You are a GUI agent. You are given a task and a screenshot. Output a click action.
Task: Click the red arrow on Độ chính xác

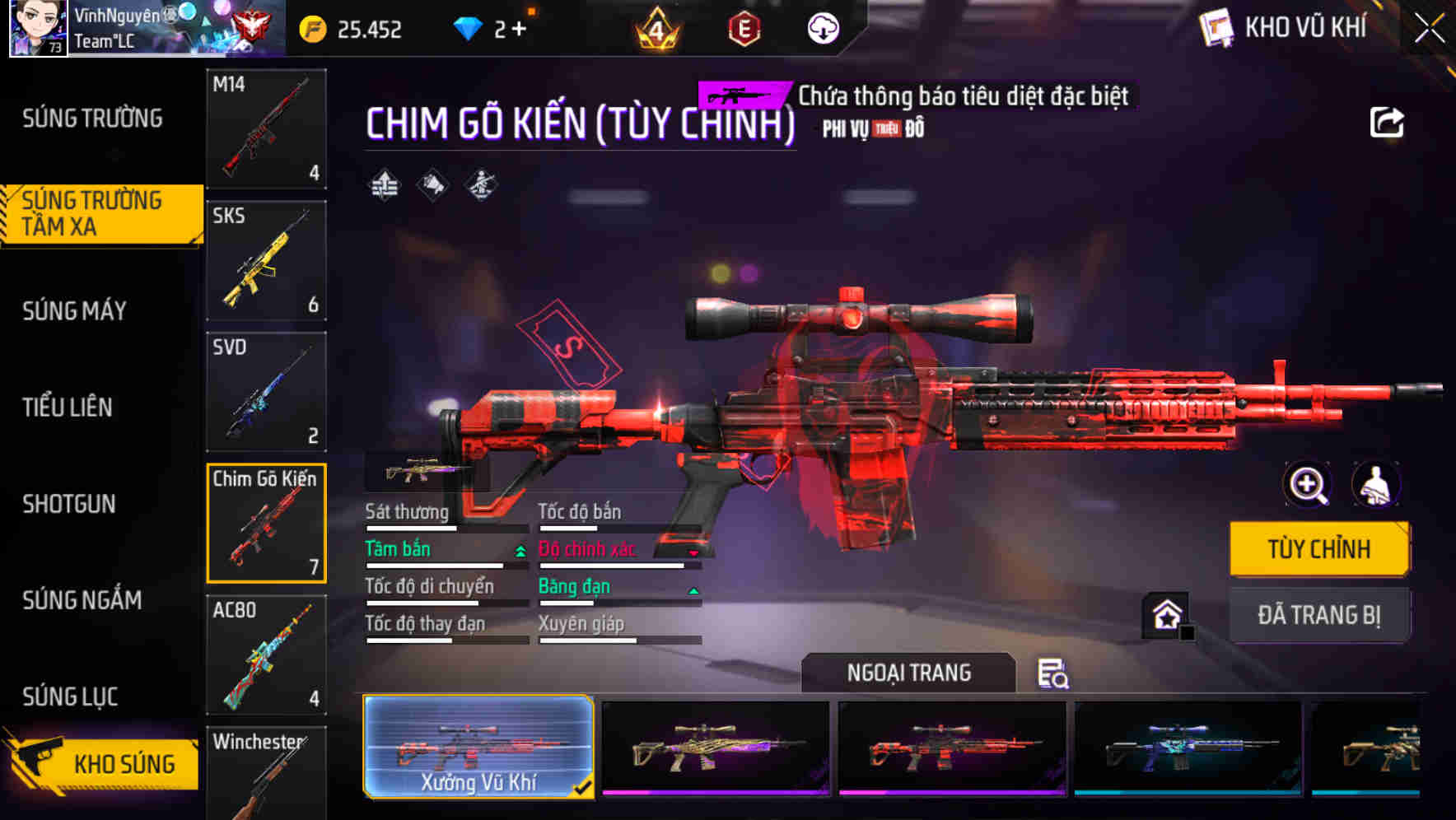[x=694, y=553]
